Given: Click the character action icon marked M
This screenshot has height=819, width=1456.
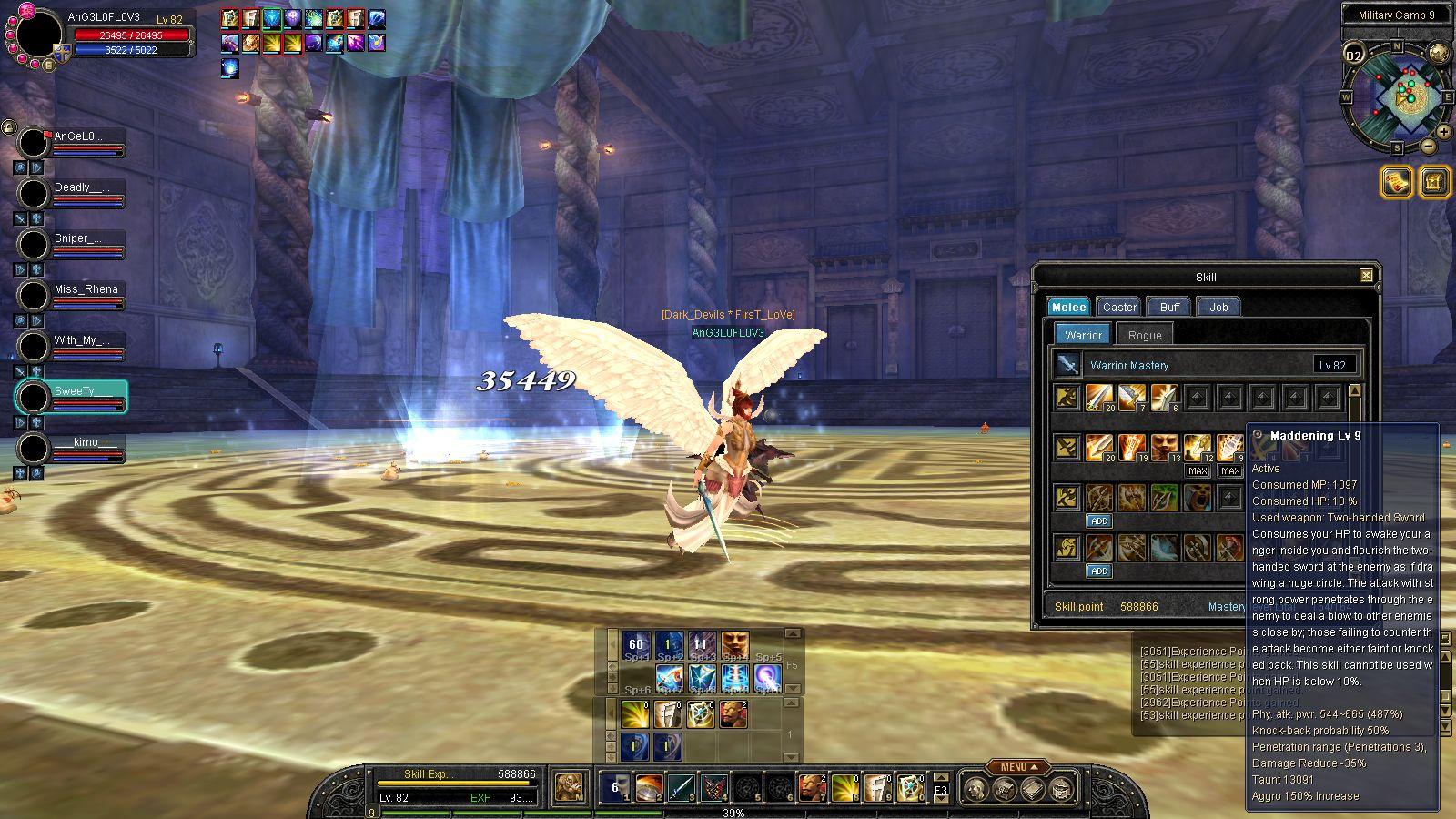Looking at the screenshot, I should point(571,787).
